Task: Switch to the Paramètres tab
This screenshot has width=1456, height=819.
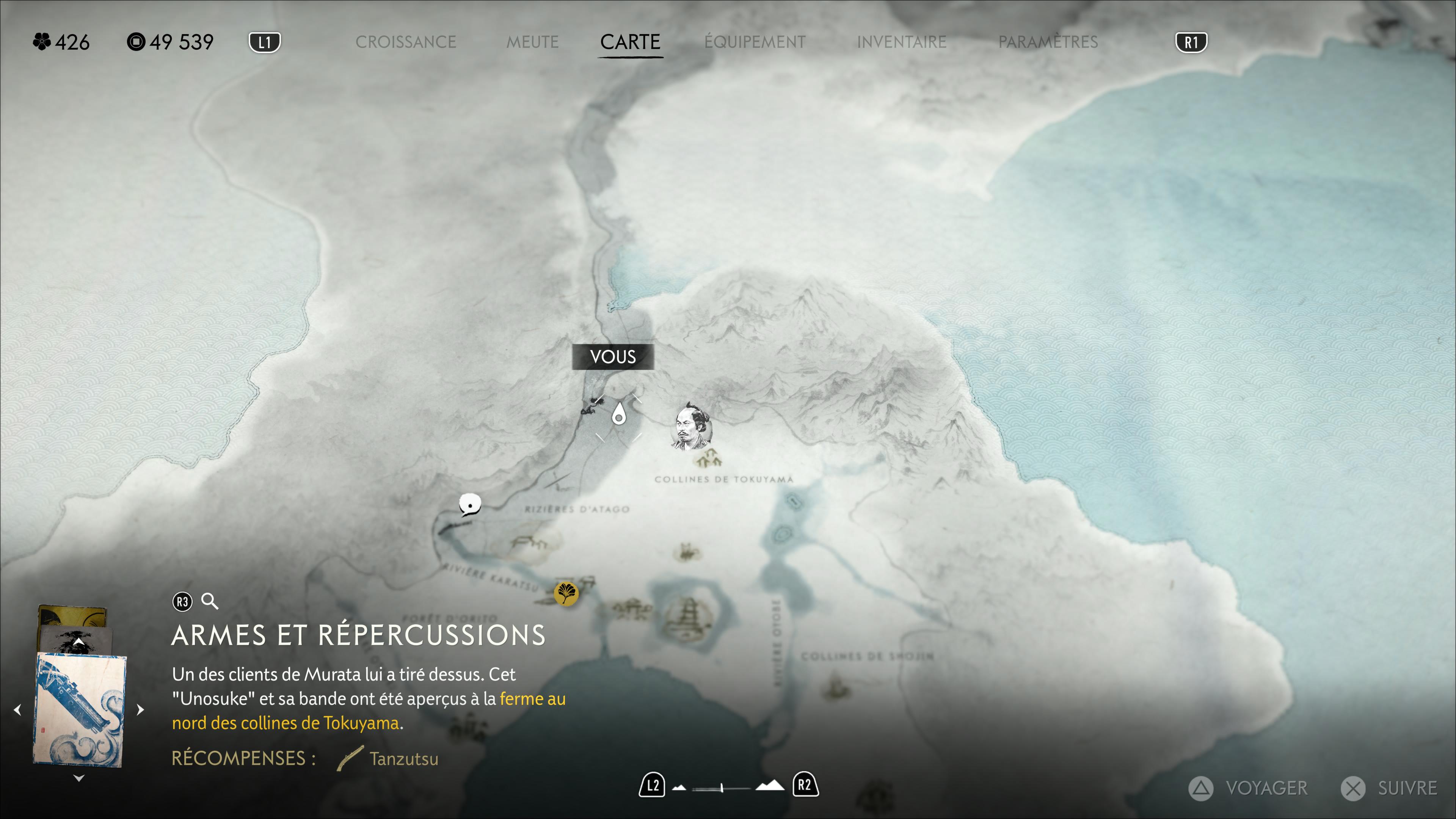Action: (1048, 42)
